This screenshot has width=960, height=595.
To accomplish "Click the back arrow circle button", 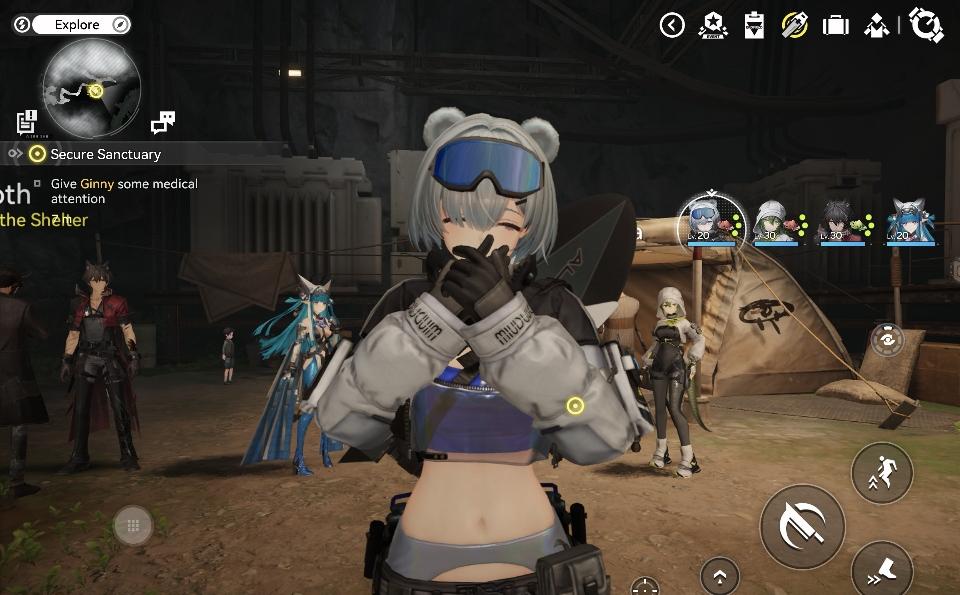I will tap(672, 25).
